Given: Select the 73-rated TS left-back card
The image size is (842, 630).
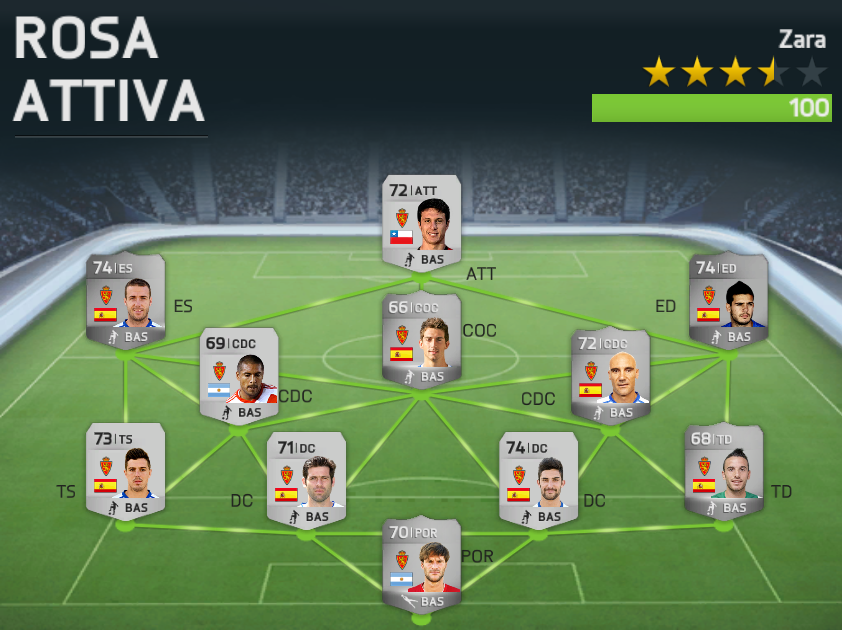Looking at the screenshot, I should (x=125, y=470).
